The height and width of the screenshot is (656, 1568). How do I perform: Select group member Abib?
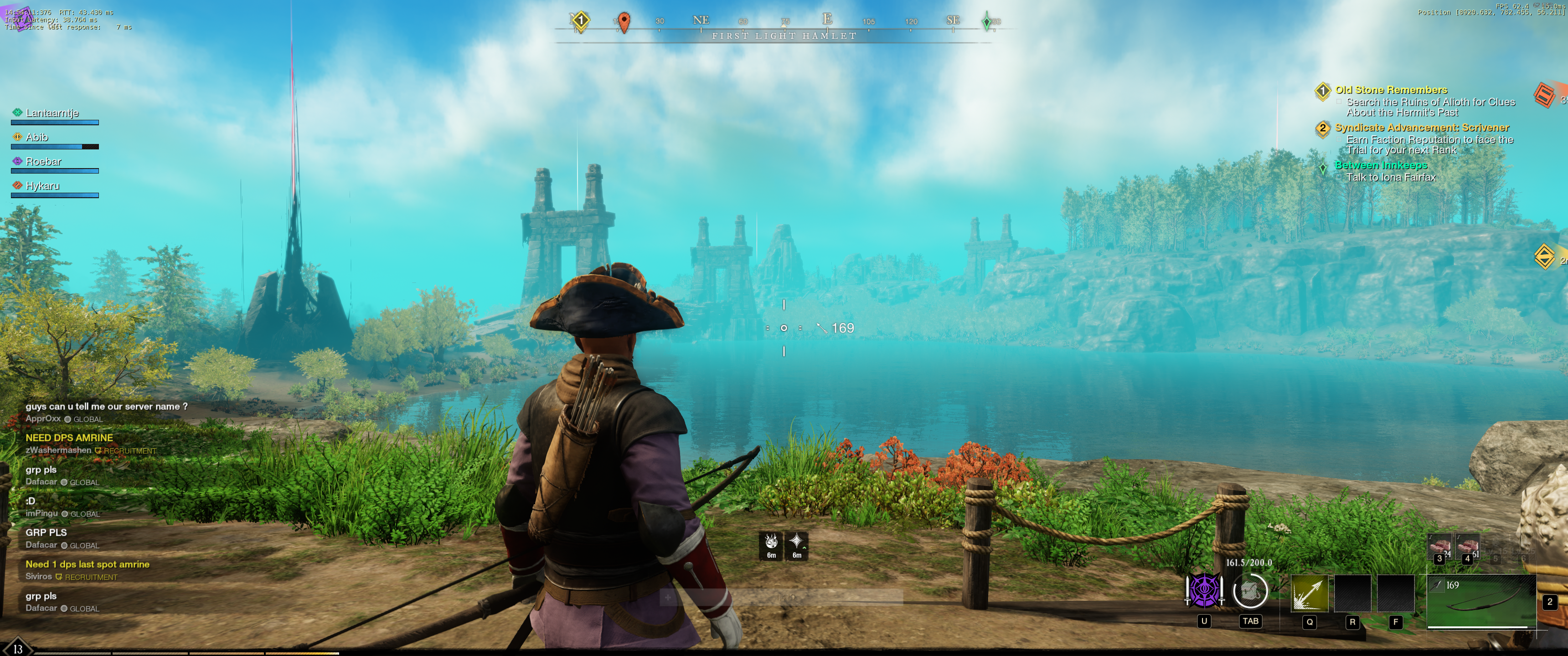pyautogui.click(x=36, y=138)
